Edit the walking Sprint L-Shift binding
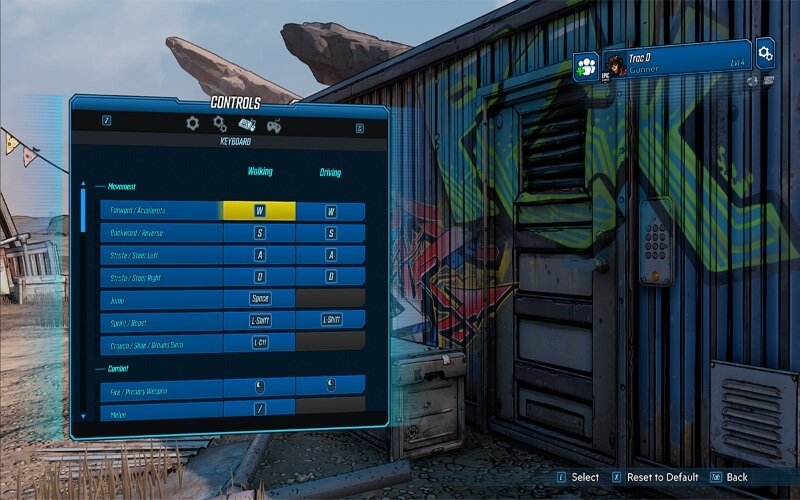 (259, 320)
